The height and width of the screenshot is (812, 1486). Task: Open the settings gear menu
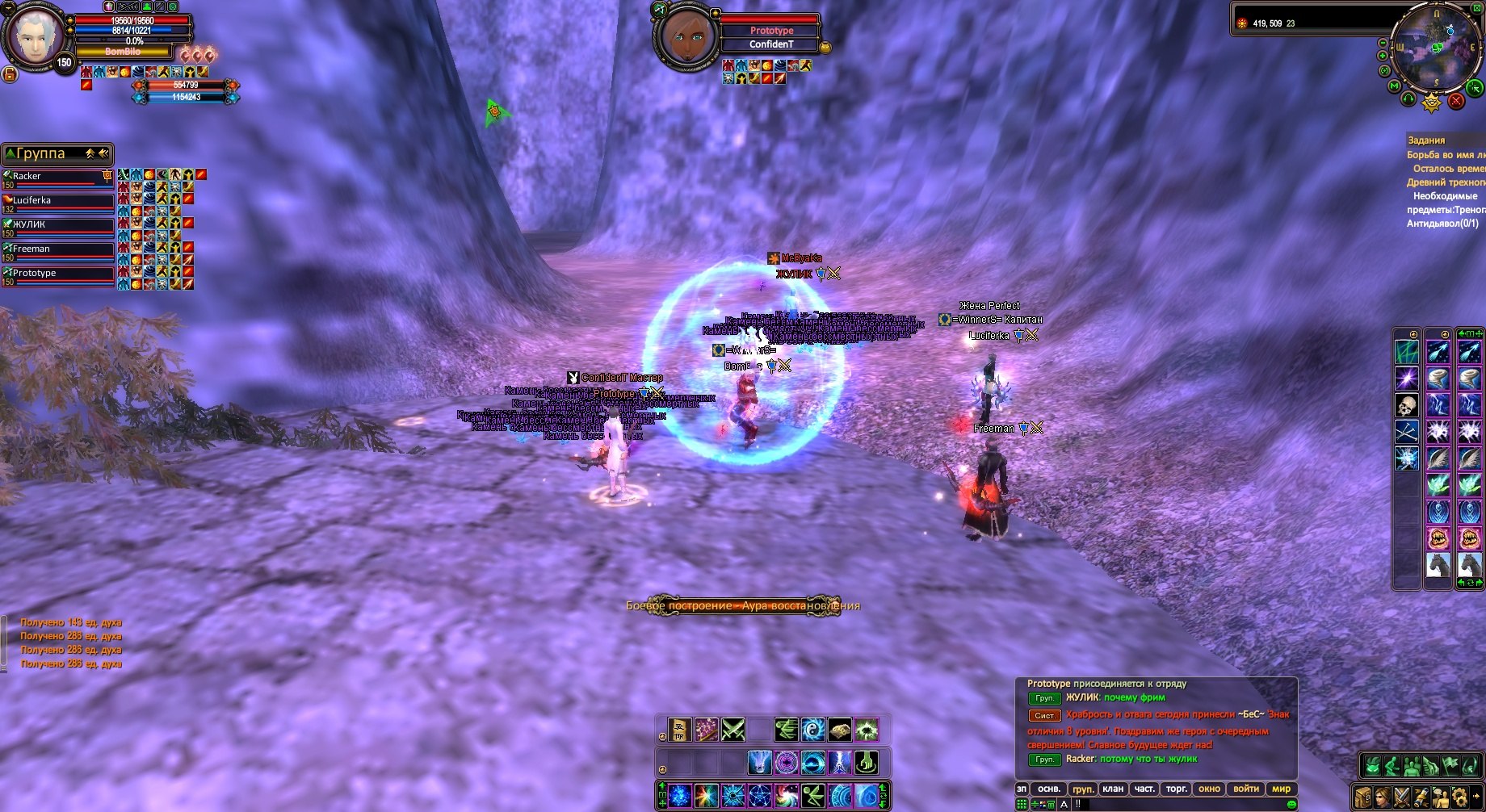pyautogui.click(x=1459, y=797)
